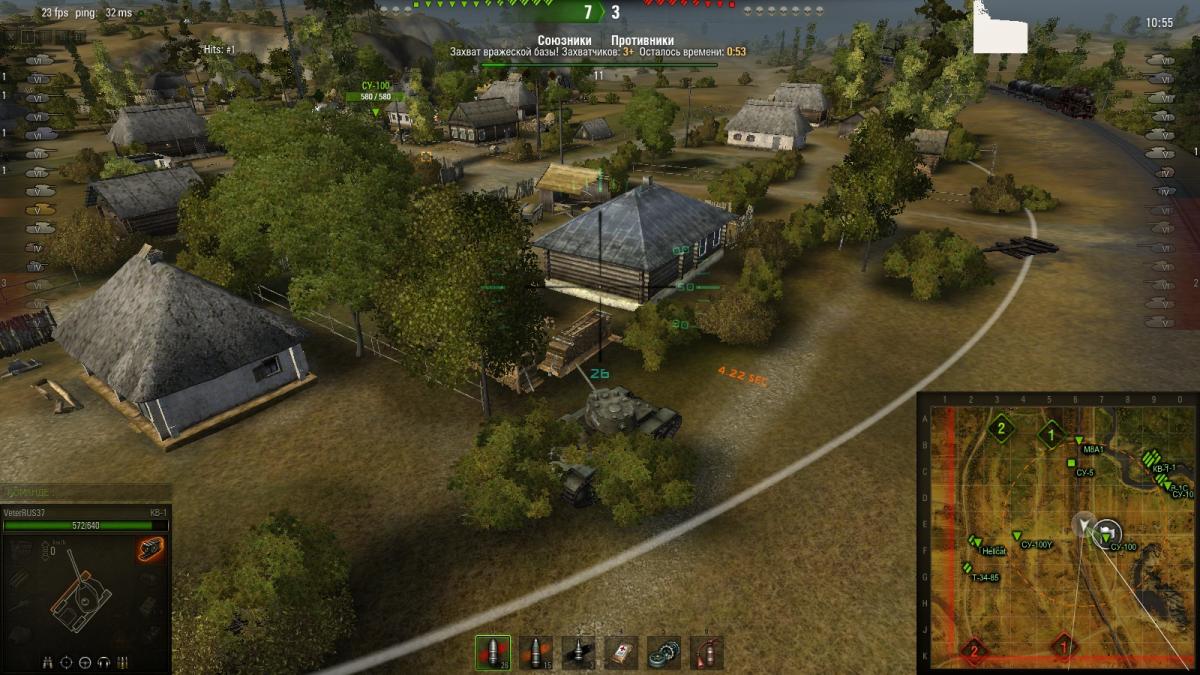Use the first aid kit consumable
The image size is (1200, 675).
tap(621, 652)
